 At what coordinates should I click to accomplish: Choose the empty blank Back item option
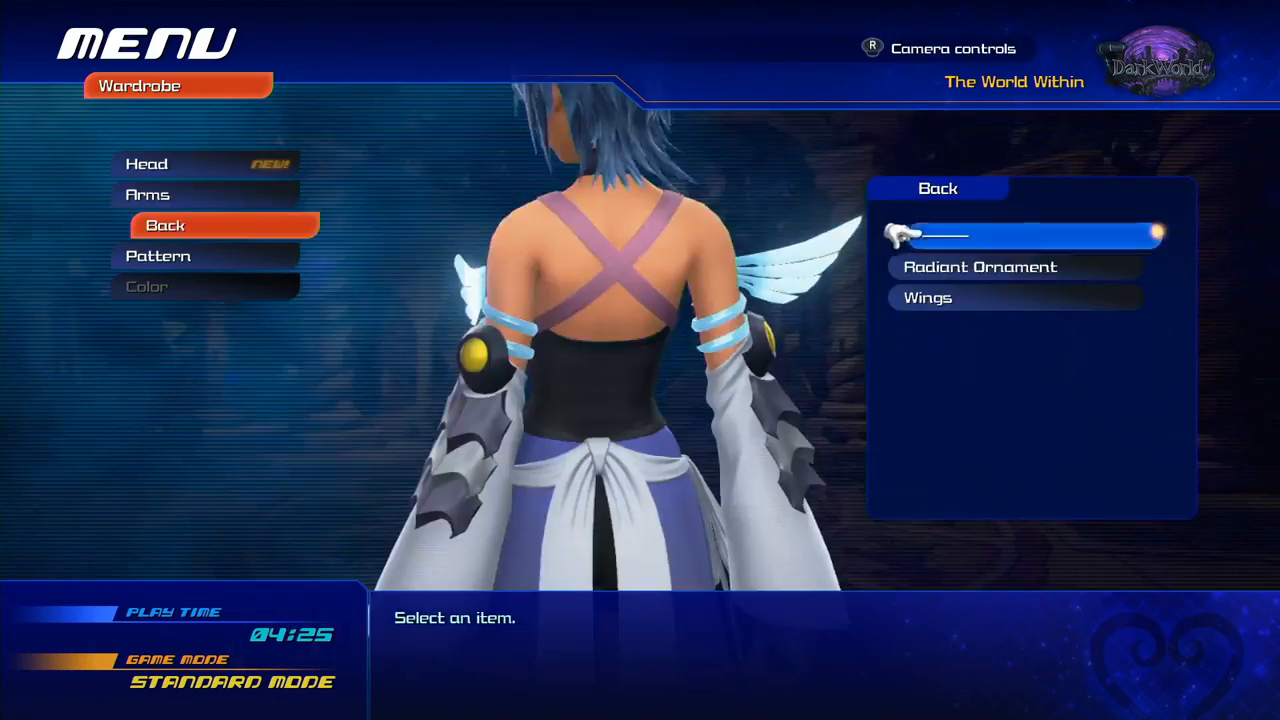pyautogui.click(x=1033, y=236)
